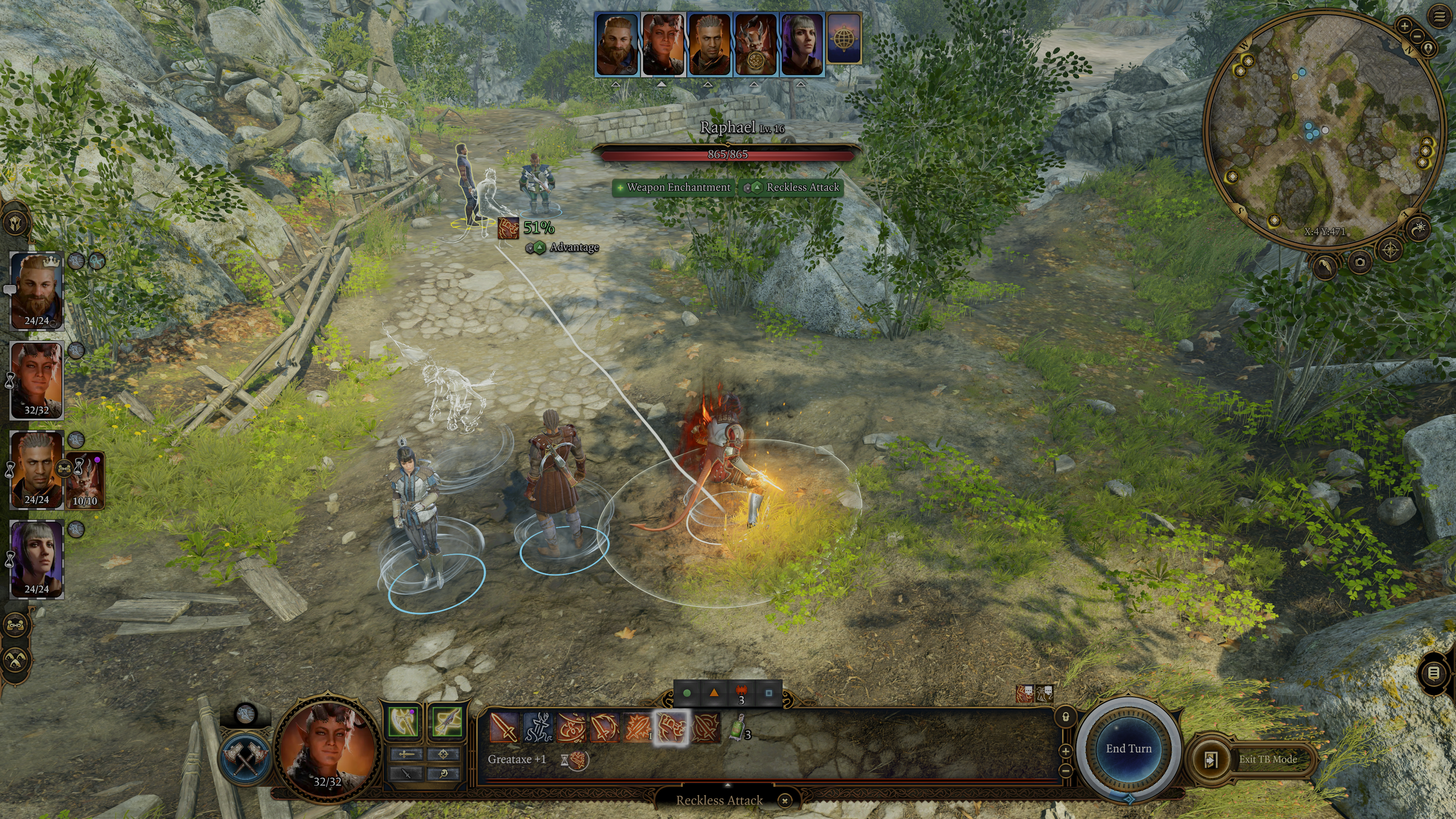
Task: Open the moon and star rest button
Action: tap(1420, 228)
